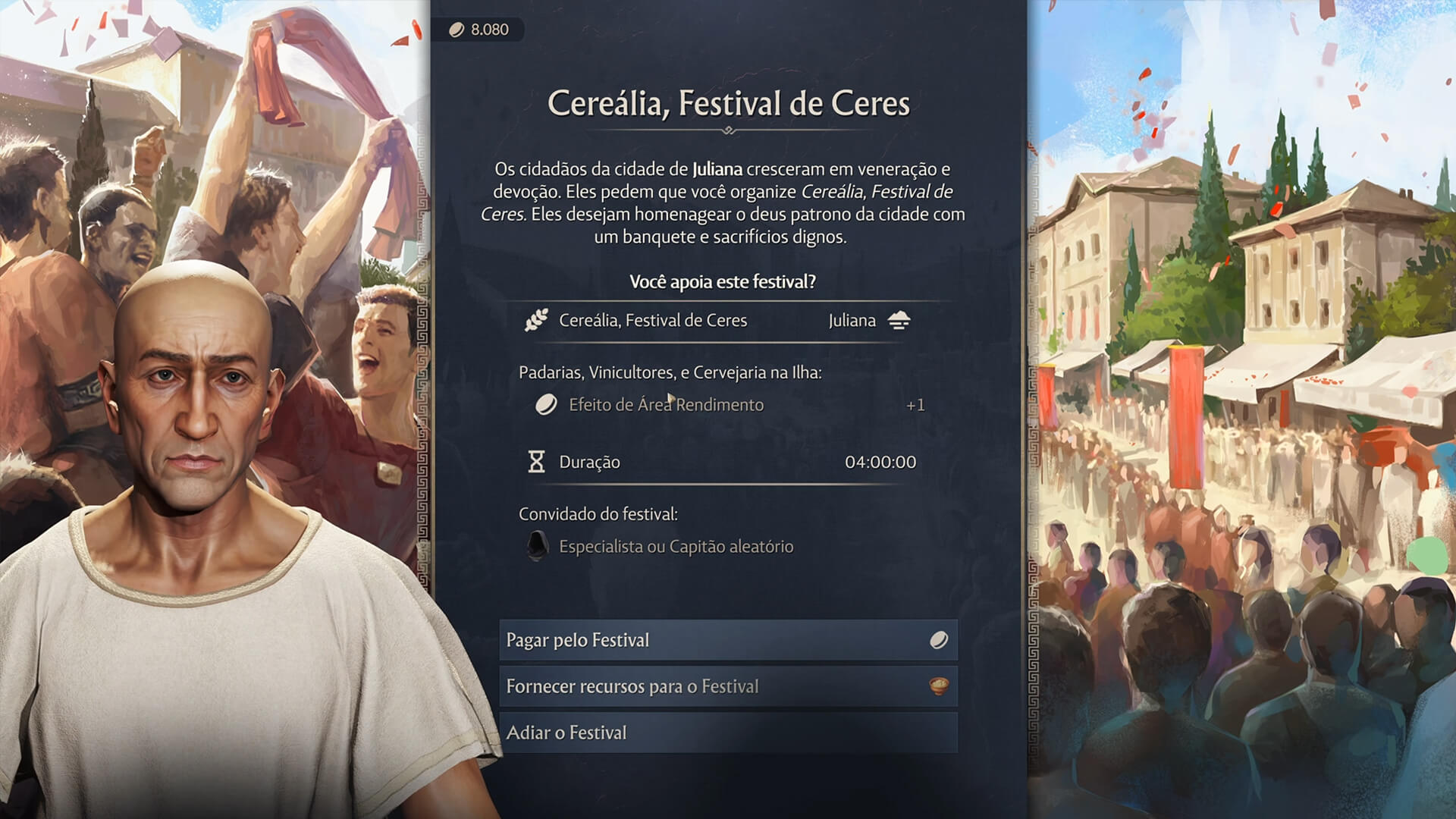This screenshot has height=819, width=1456.
Task: Click the +1 yield bonus value
Action: [x=915, y=404]
